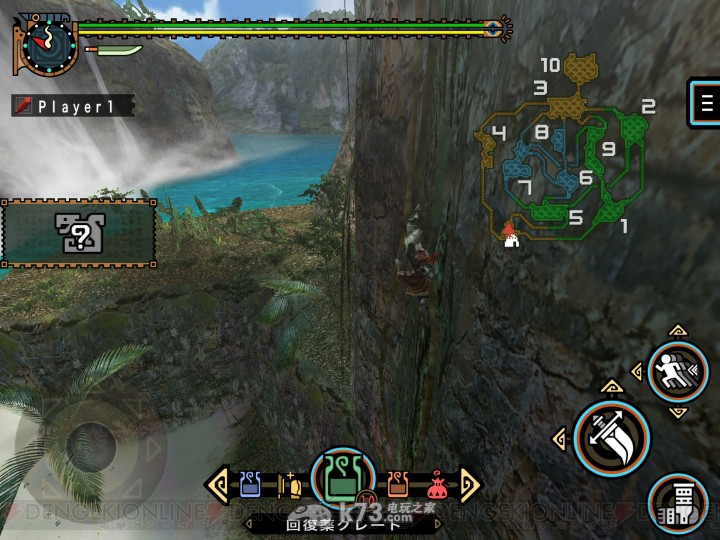
Task: Cycle the item bar left with the arrow
Action: [x=217, y=485]
